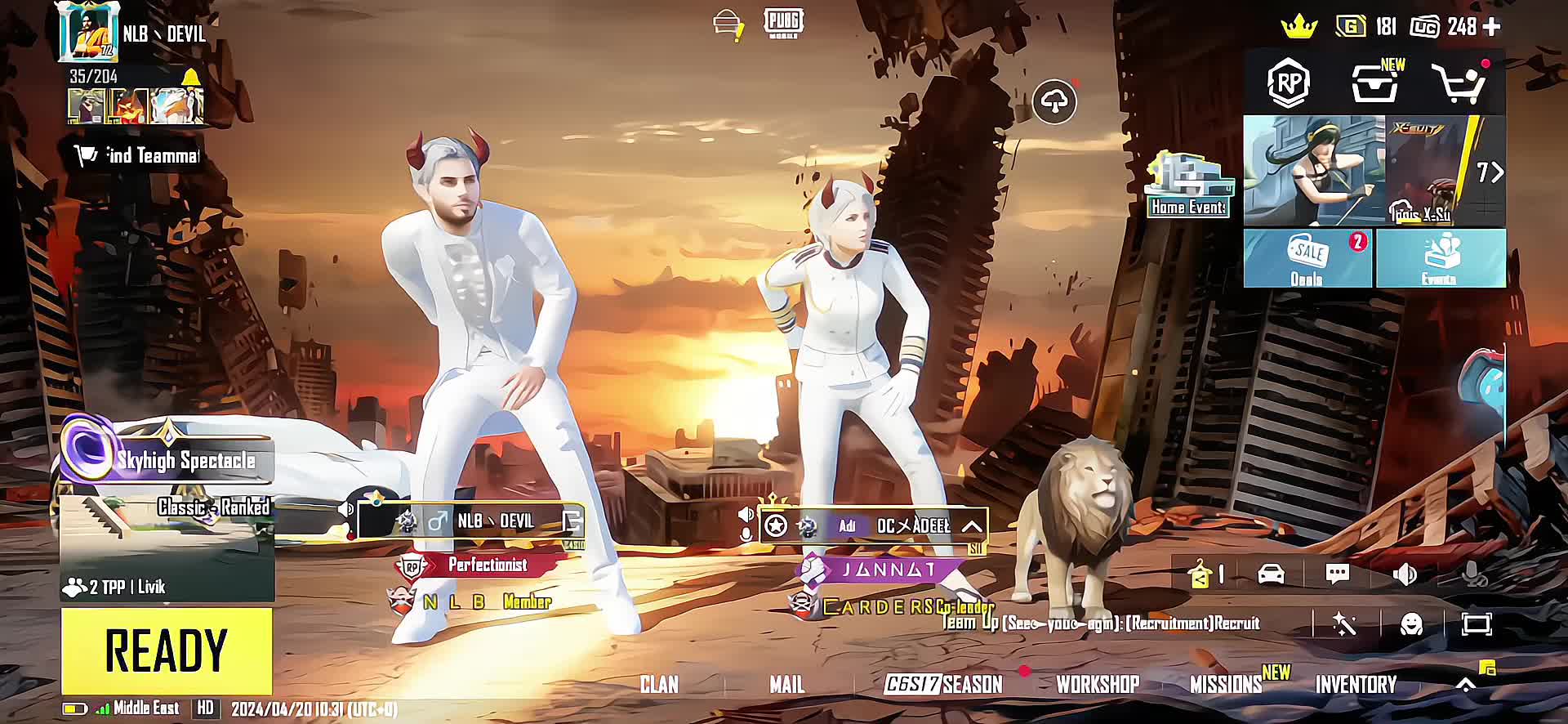Open the Clan menu
The height and width of the screenshot is (724, 1568).
(659, 684)
